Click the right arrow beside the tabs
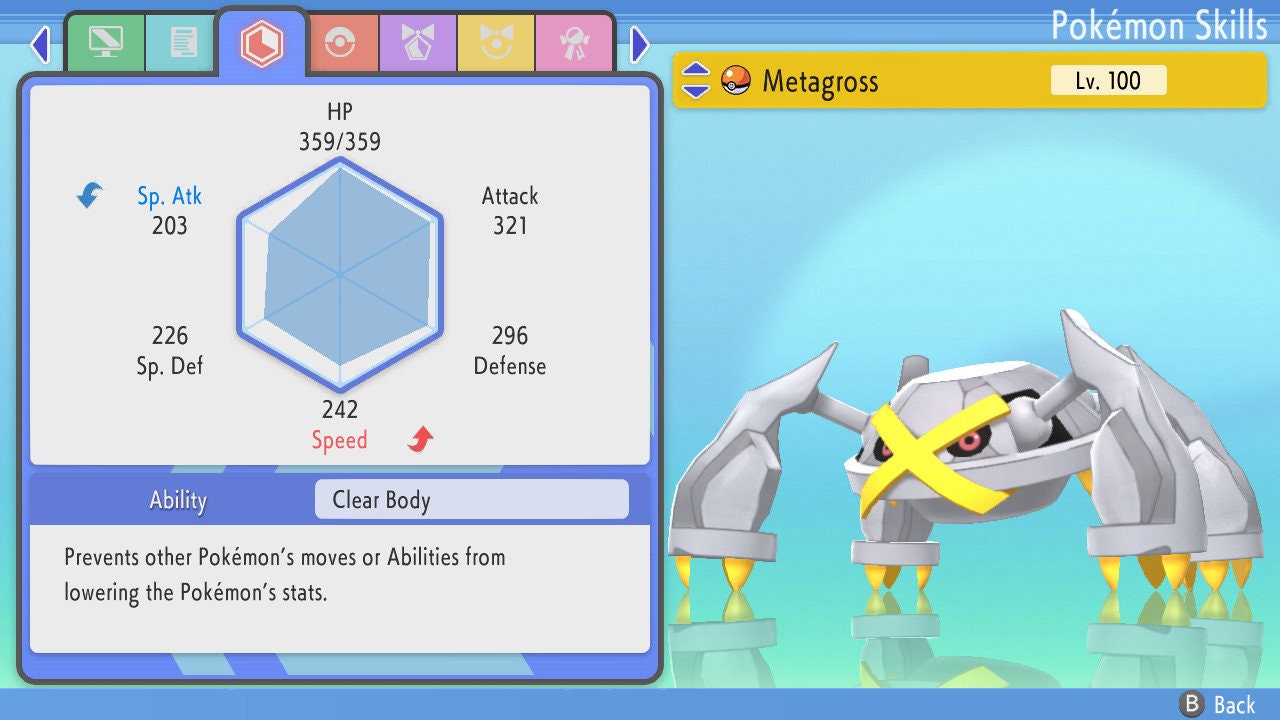Screen dimensions: 1280x720 point(640,44)
